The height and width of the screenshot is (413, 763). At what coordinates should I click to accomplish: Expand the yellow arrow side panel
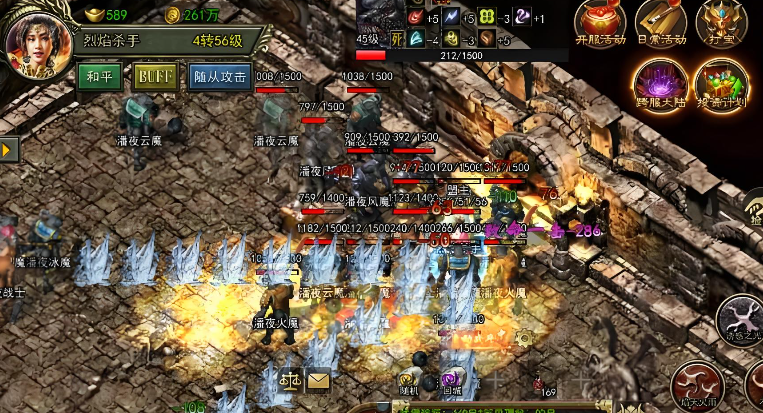point(8,149)
